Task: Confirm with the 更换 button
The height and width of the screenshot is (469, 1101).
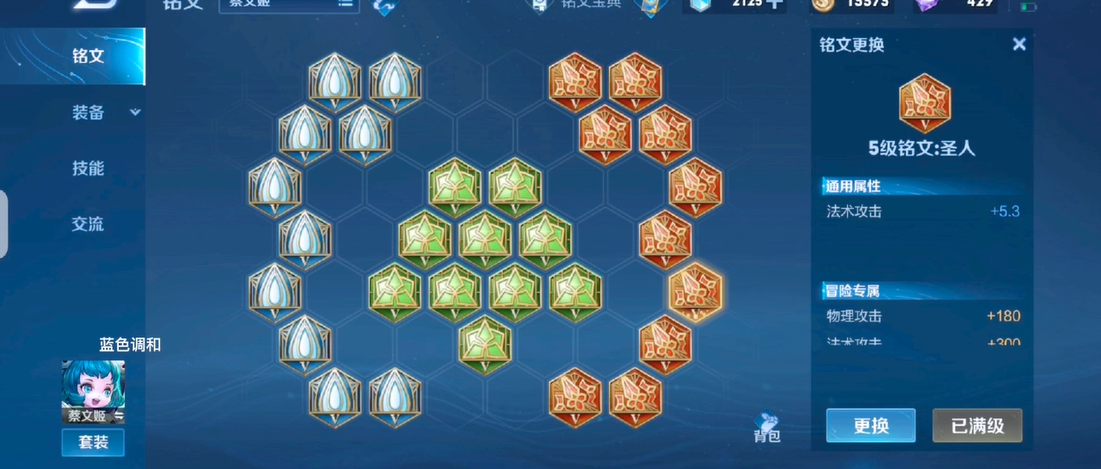Action: click(x=870, y=425)
